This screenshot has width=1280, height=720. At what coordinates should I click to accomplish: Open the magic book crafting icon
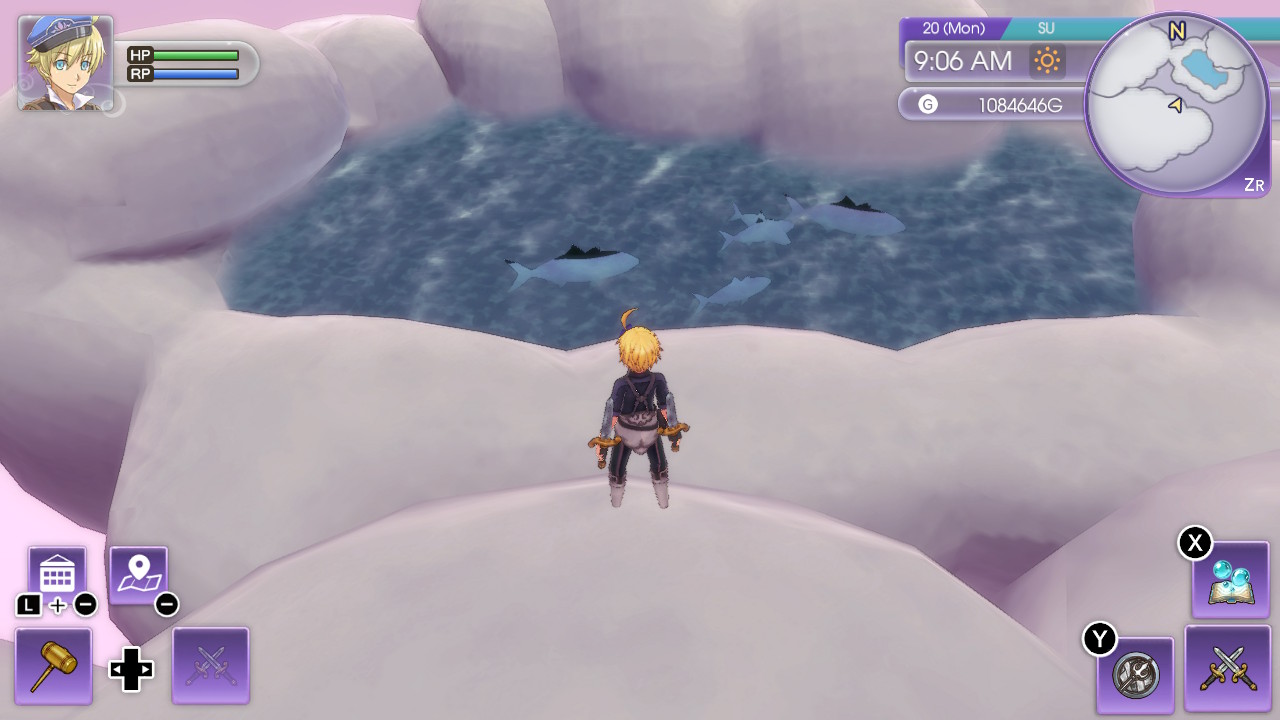click(x=1228, y=581)
